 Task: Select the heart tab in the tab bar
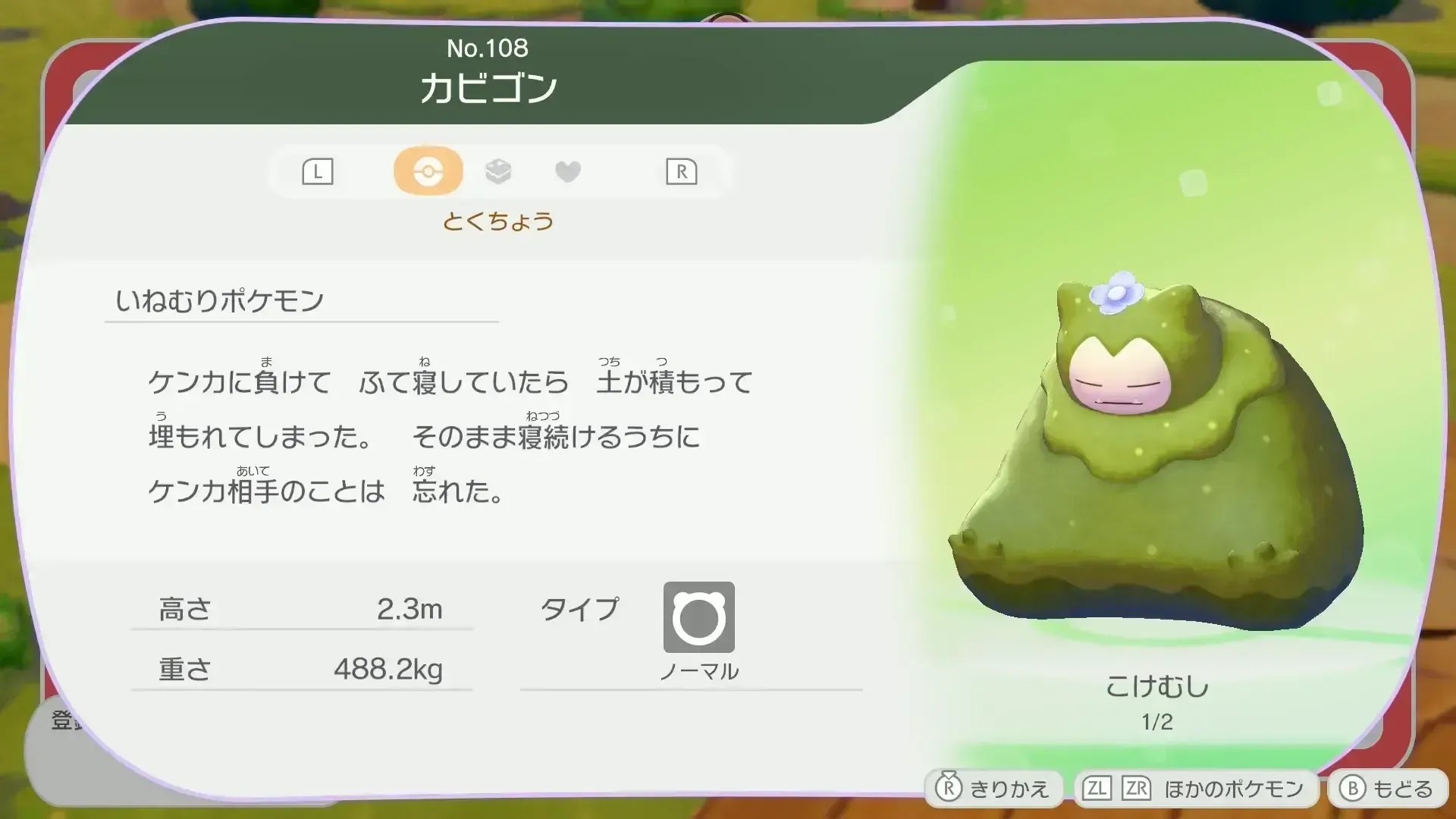568,171
